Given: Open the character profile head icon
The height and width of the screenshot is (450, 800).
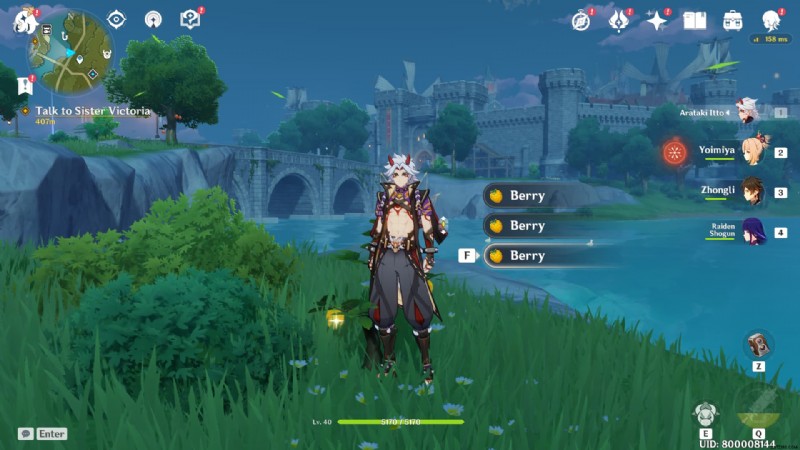Looking at the screenshot, I should tap(771, 20).
